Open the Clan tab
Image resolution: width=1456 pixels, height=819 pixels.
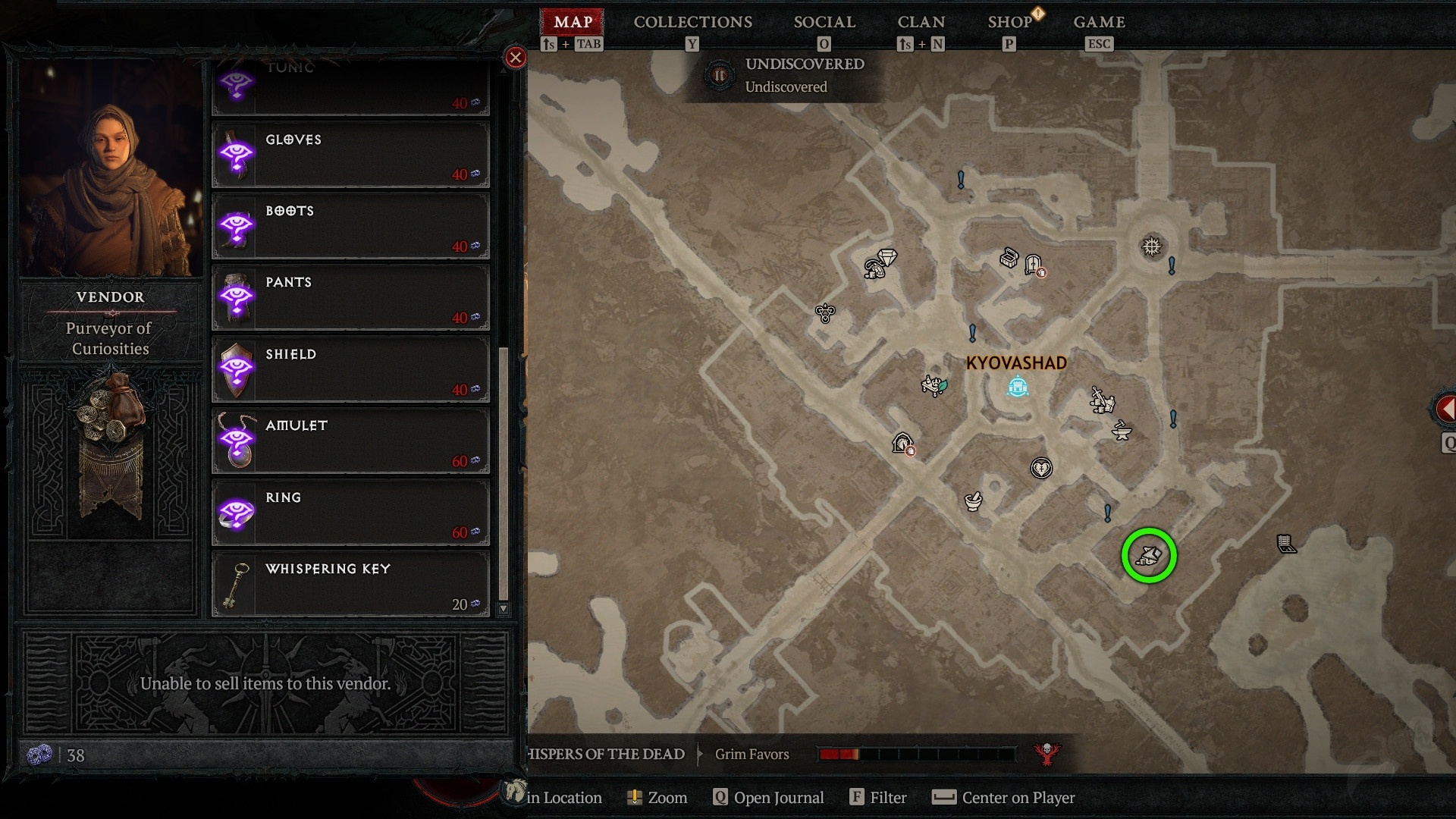(x=921, y=23)
